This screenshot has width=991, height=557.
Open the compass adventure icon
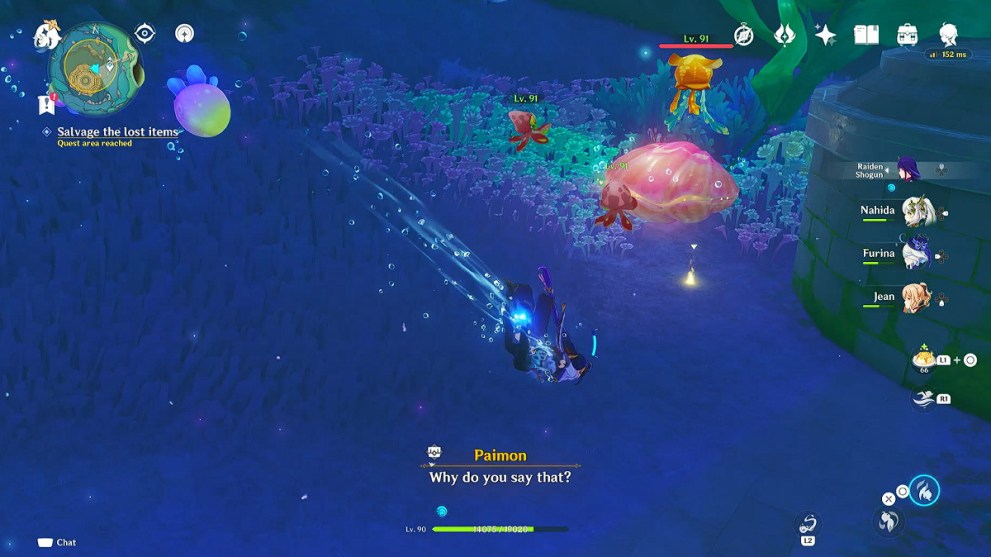743,35
